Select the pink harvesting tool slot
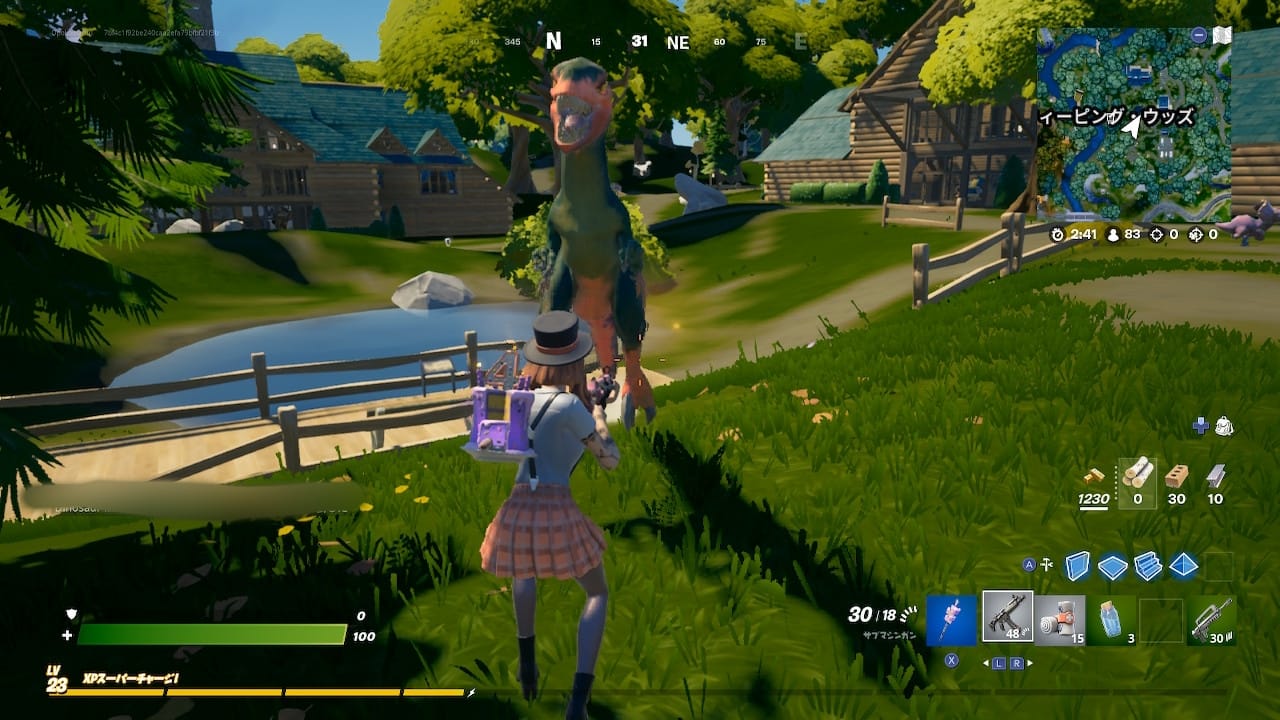 (x=951, y=620)
